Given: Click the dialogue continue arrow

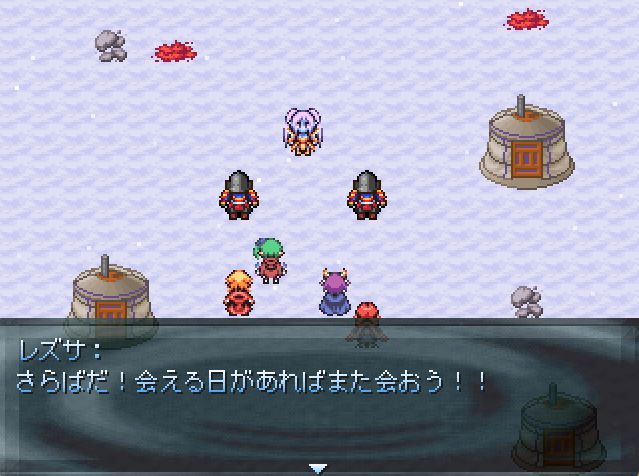Looking at the screenshot, I should coord(318,467).
